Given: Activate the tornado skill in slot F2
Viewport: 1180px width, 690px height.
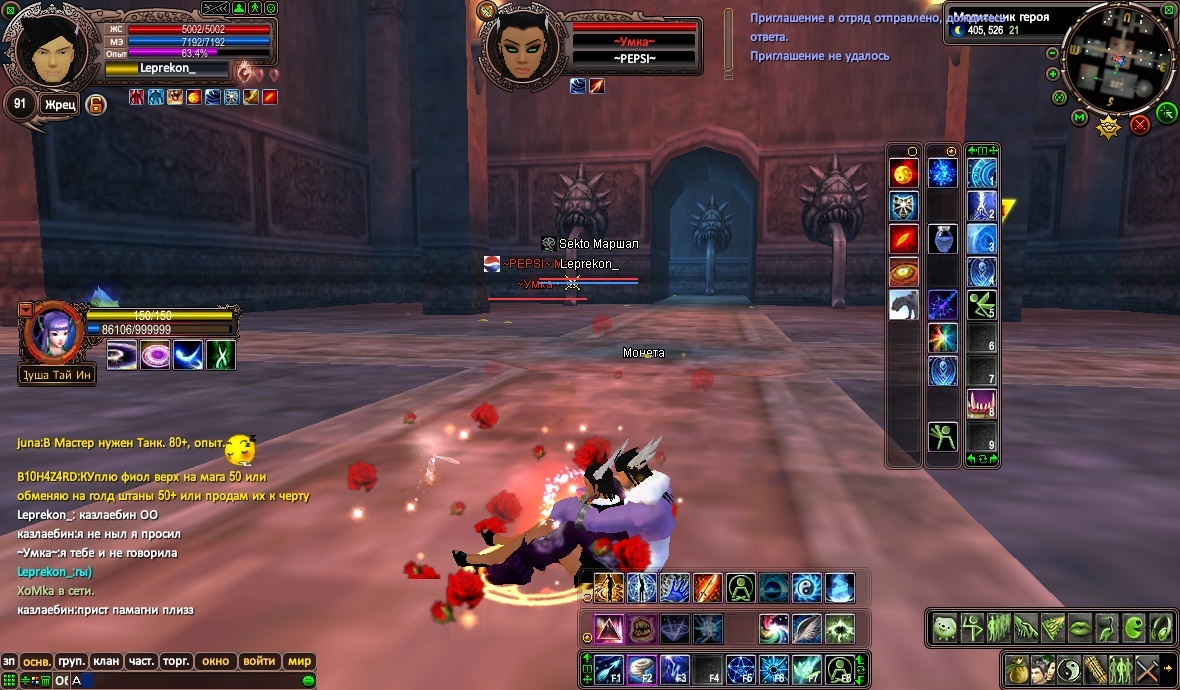Looking at the screenshot, I should click(x=641, y=667).
